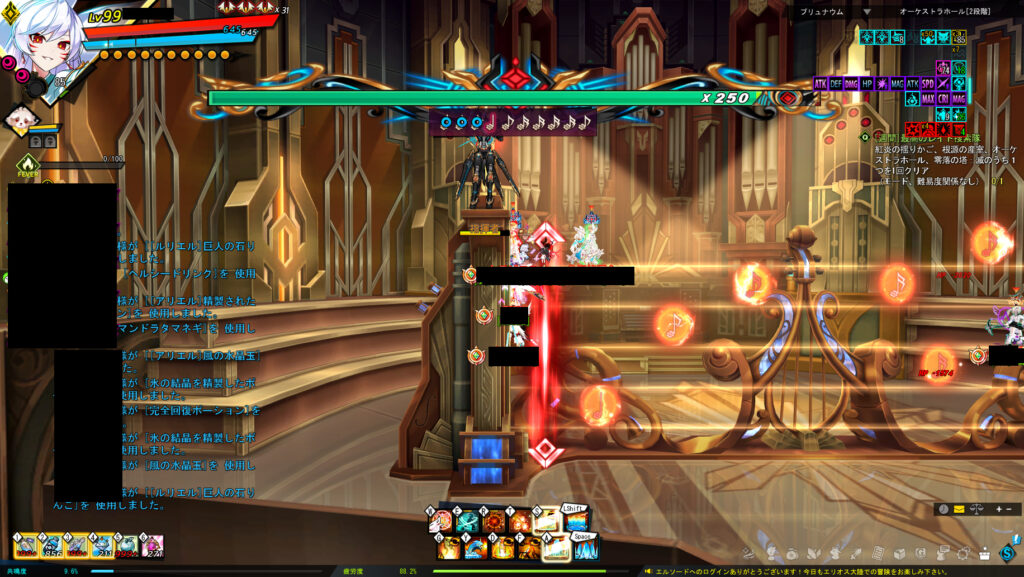Use the pale apple consumable slot
This screenshot has height=577, width=1024.
pyautogui.click(x=128, y=547)
